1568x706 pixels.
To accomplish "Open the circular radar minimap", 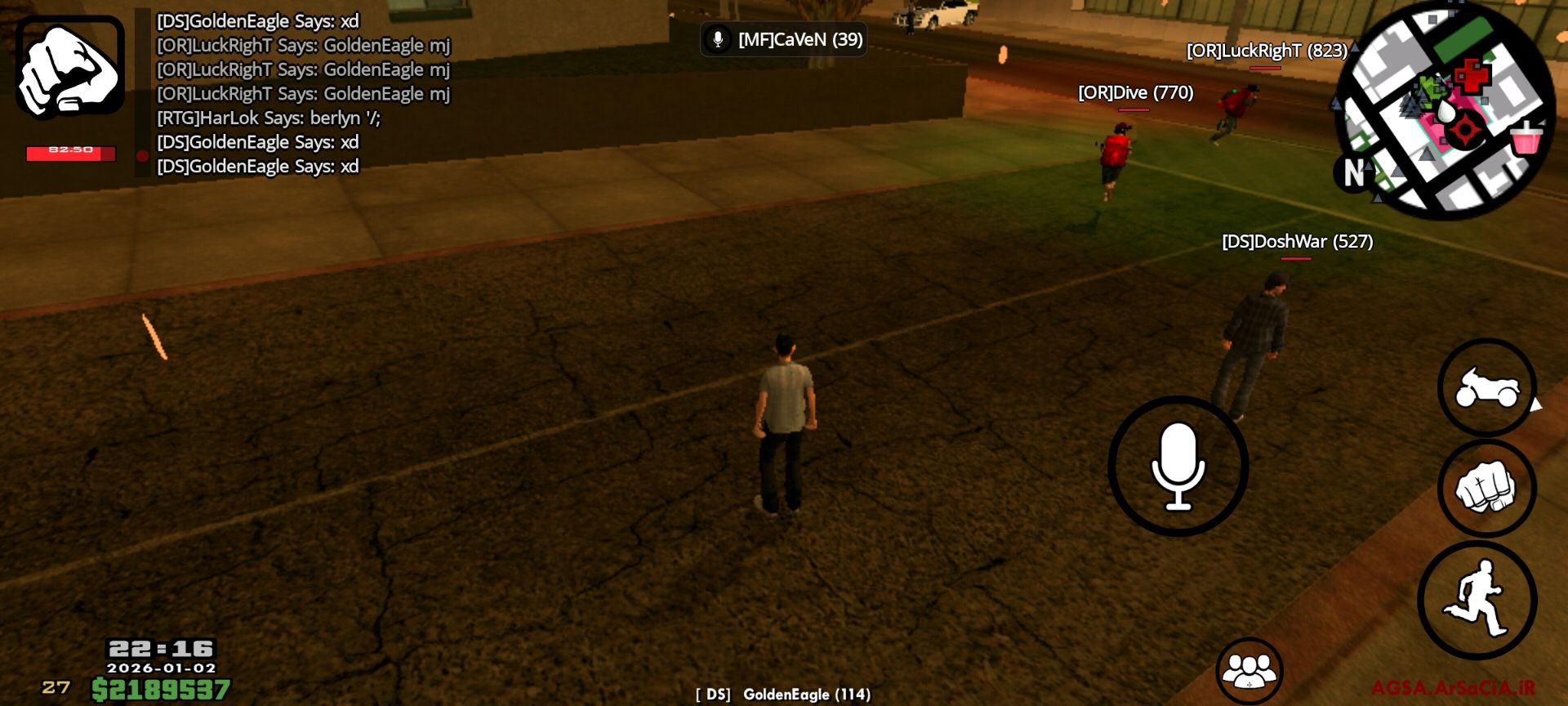I will coord(1444,109).
